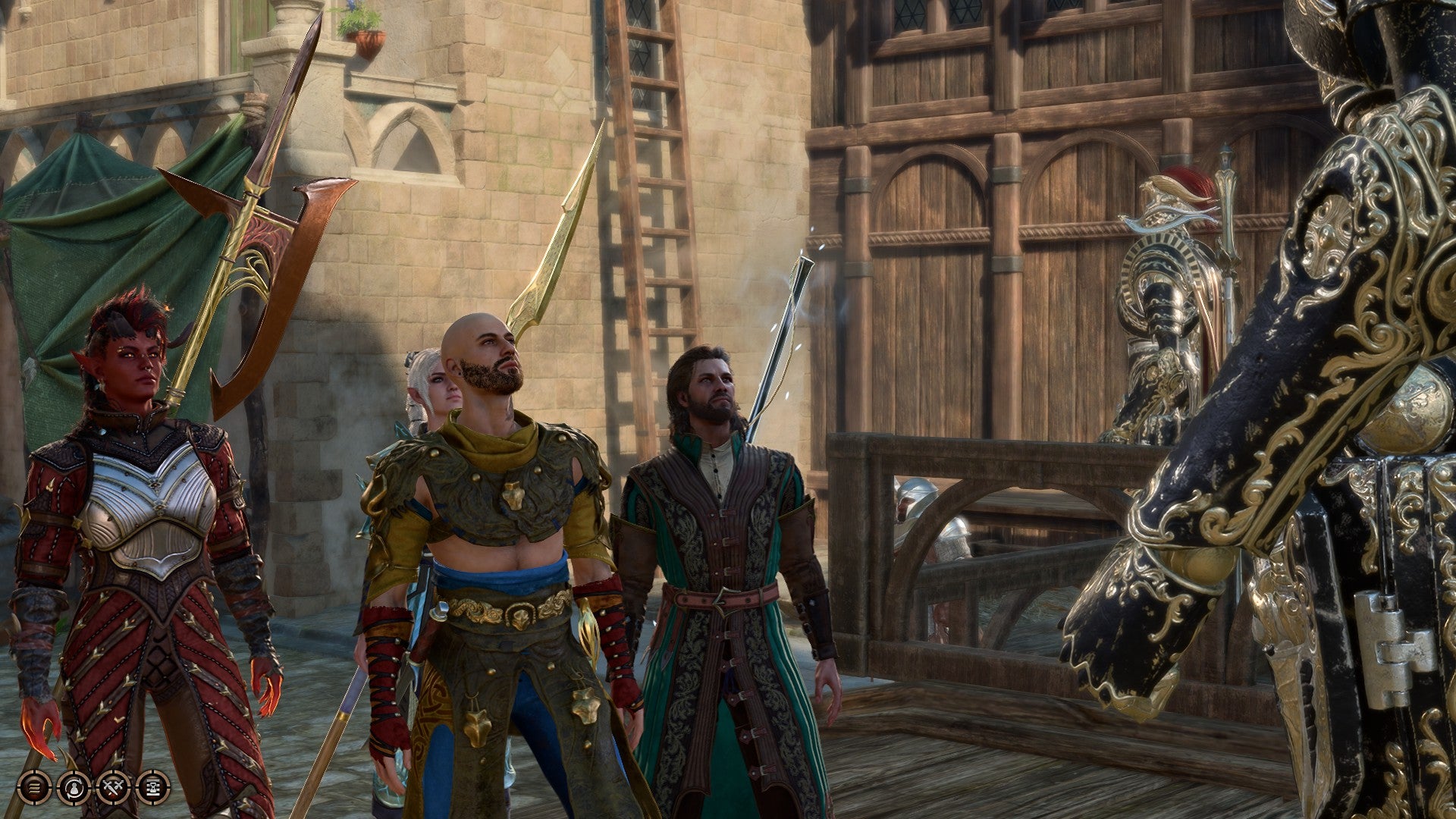
Task: Toggle turn-based mode with the rotating figure icon
Action: pos(74,789)
